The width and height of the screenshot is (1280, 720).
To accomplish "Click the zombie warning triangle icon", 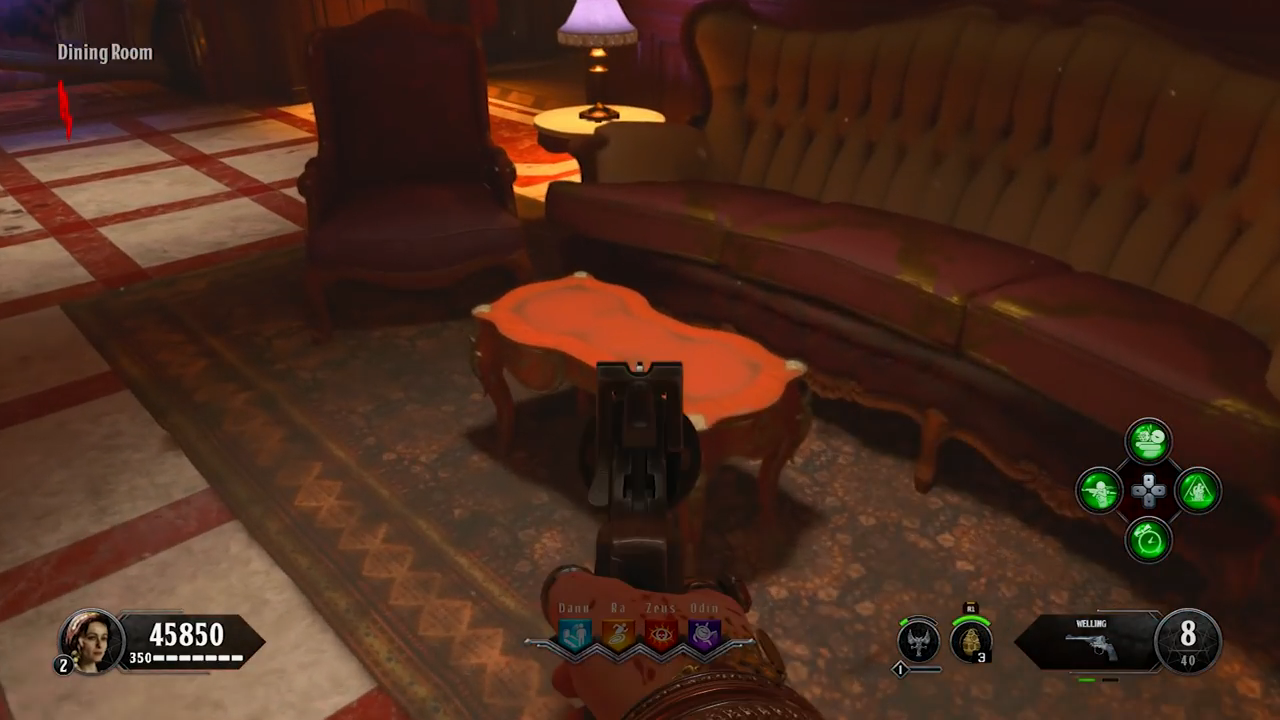I will [1196, 491].
